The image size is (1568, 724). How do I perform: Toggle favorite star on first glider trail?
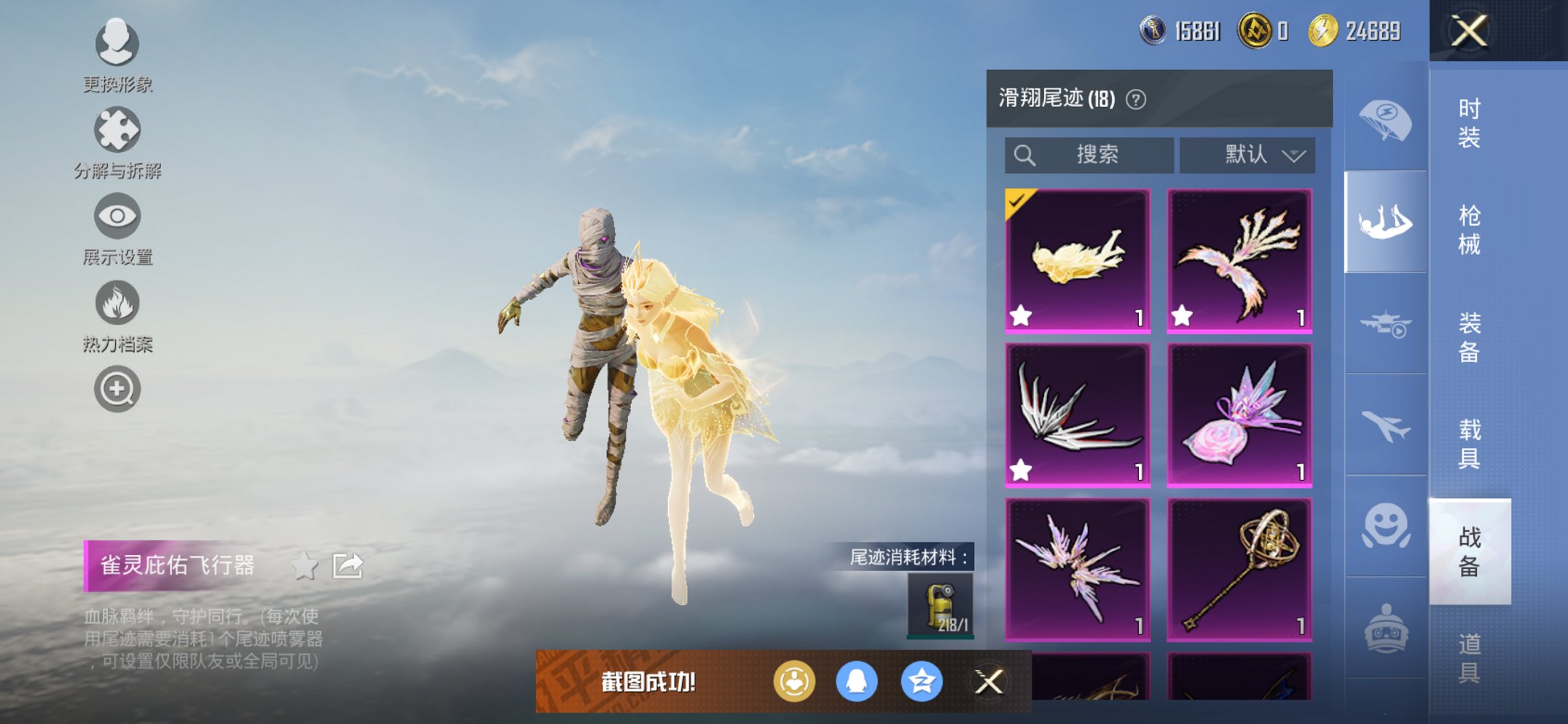pyautogui.click(x=1022, y=316)
